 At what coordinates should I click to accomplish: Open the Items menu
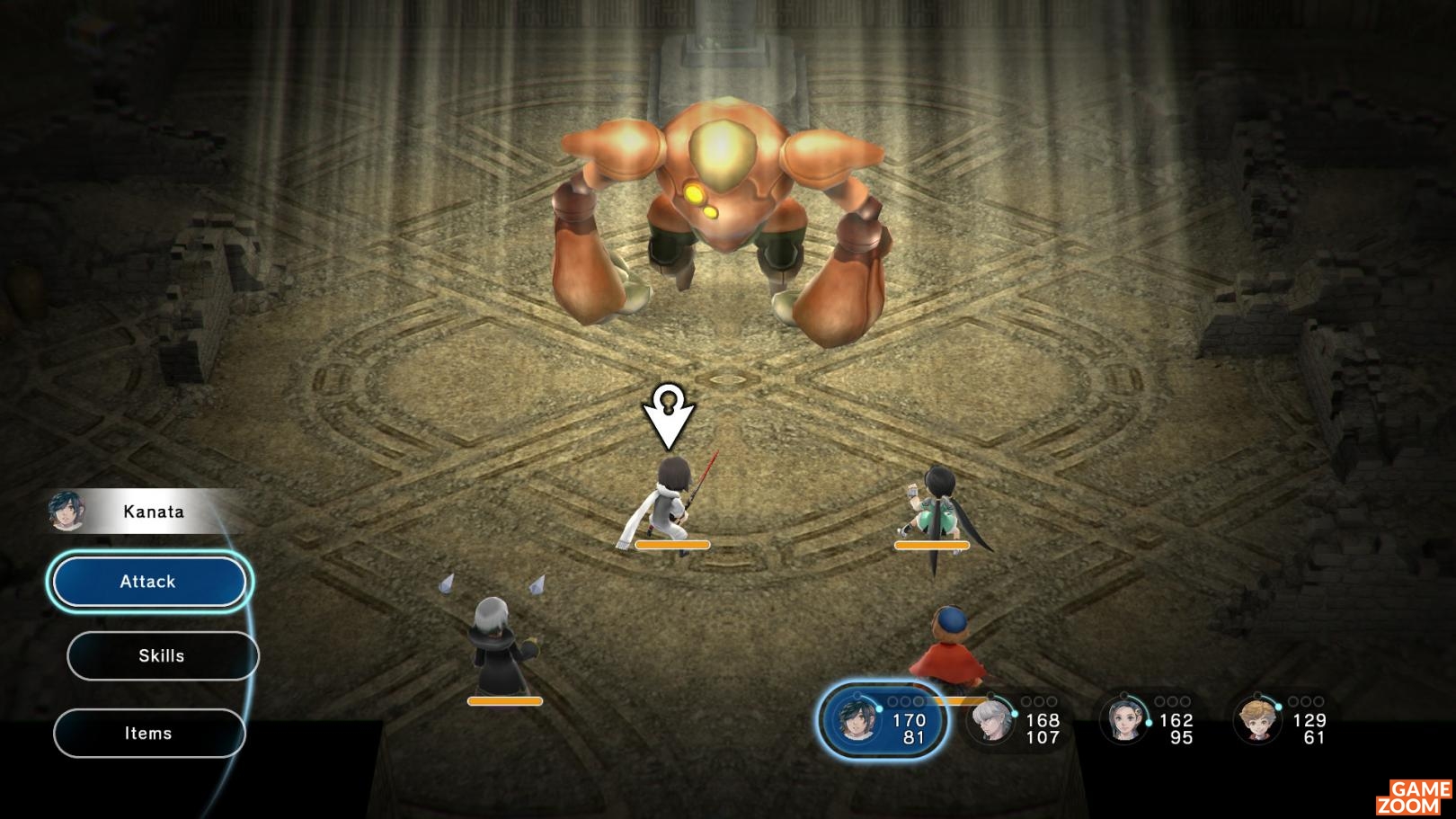pos(149,734)
